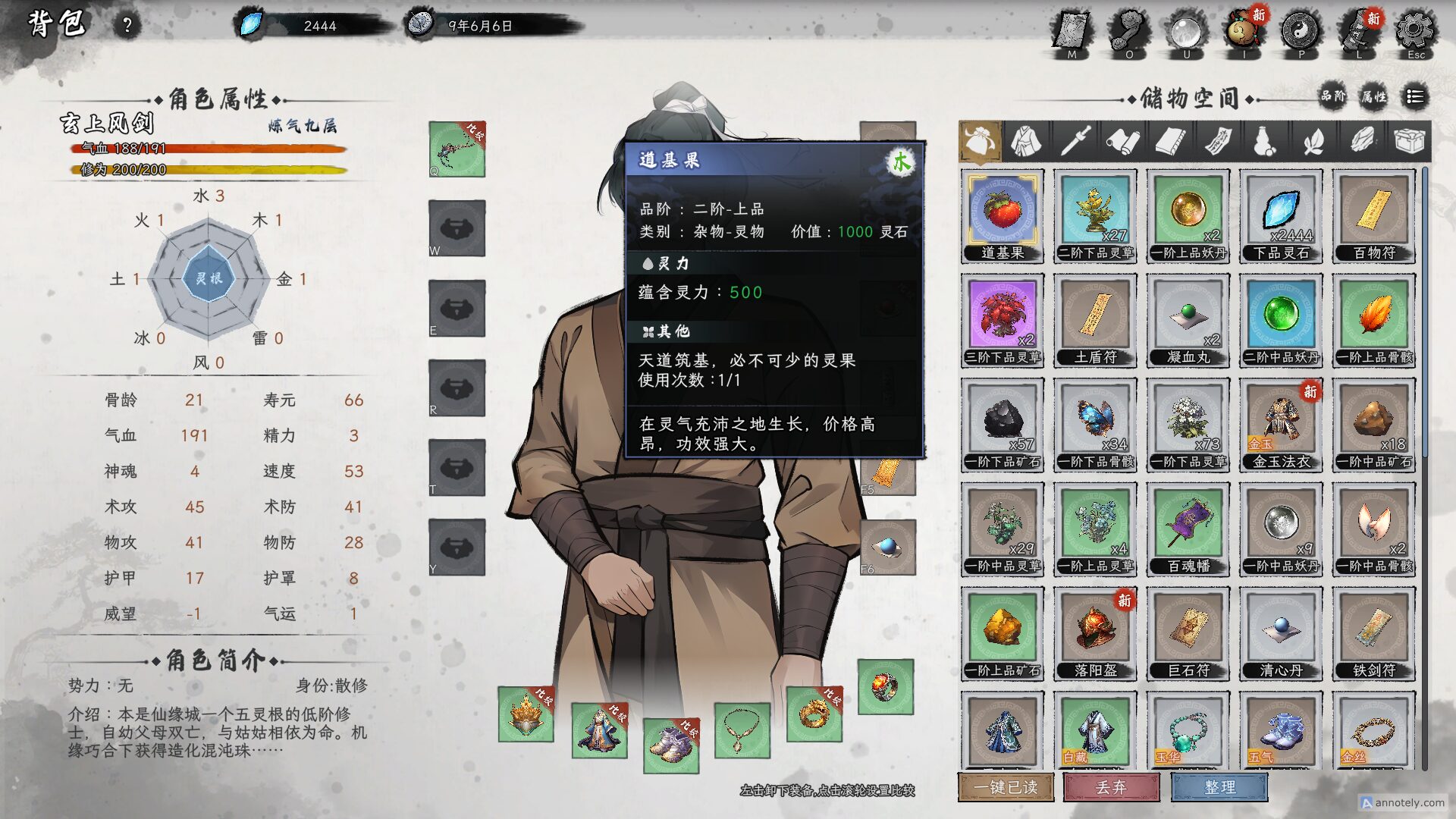Select the leaf herbs category icon
Image resolution: width=1456 pixels, height=819 pixels.
click(x=1315, y=141)
